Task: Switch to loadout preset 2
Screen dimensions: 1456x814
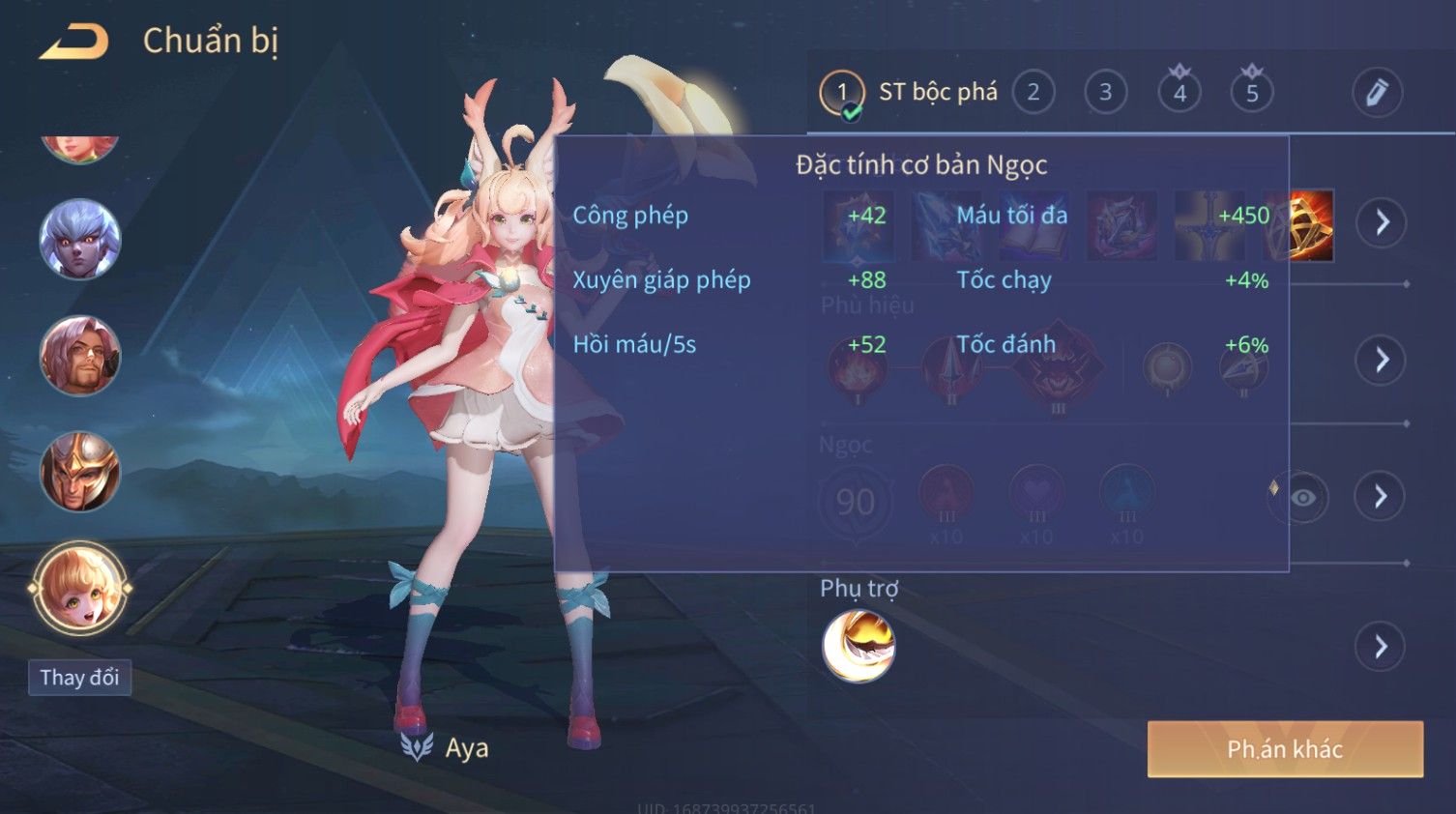Action: 1033,93
